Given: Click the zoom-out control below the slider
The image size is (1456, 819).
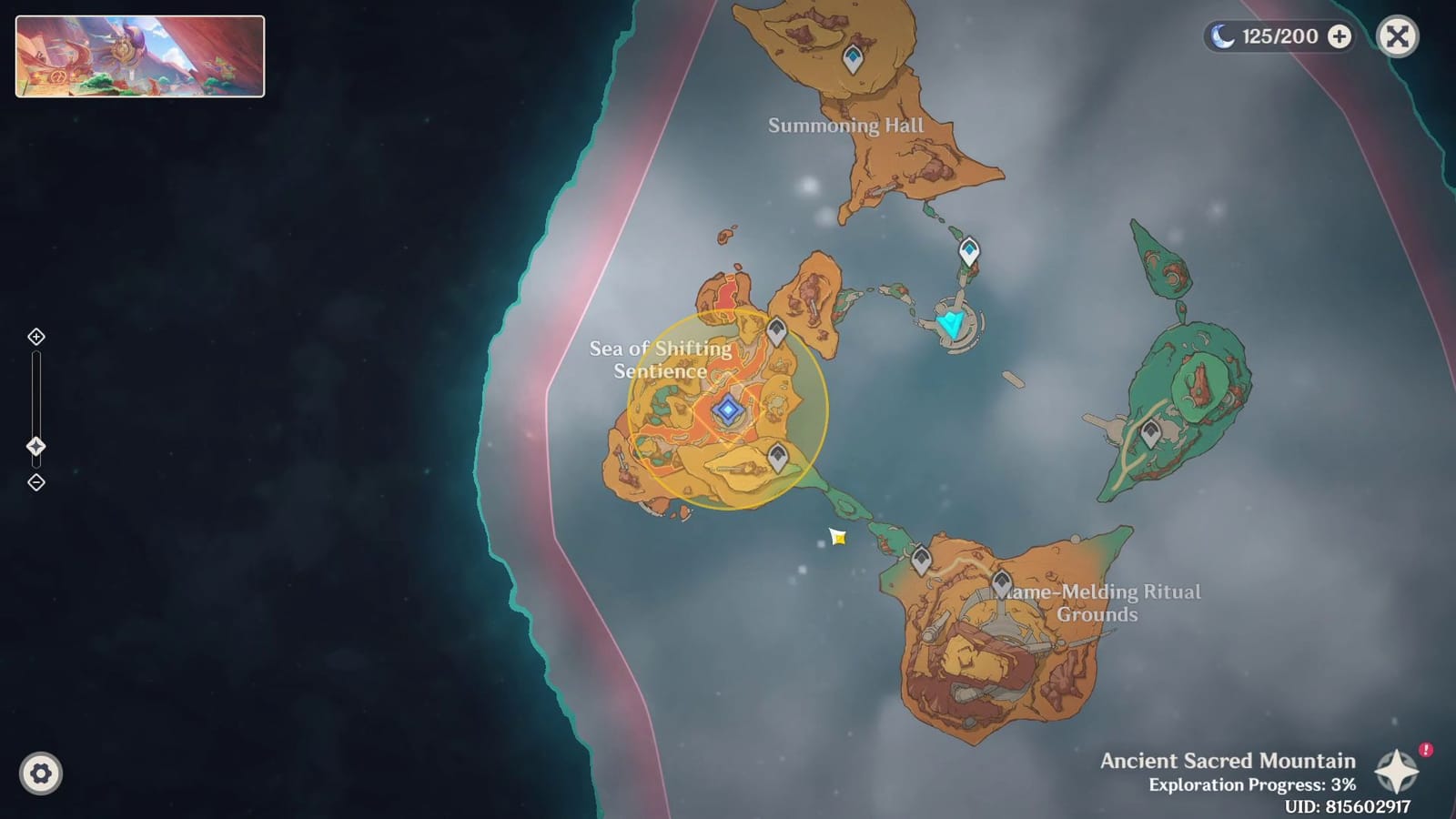Looking at the screenshot, I should tap(35, 482).
